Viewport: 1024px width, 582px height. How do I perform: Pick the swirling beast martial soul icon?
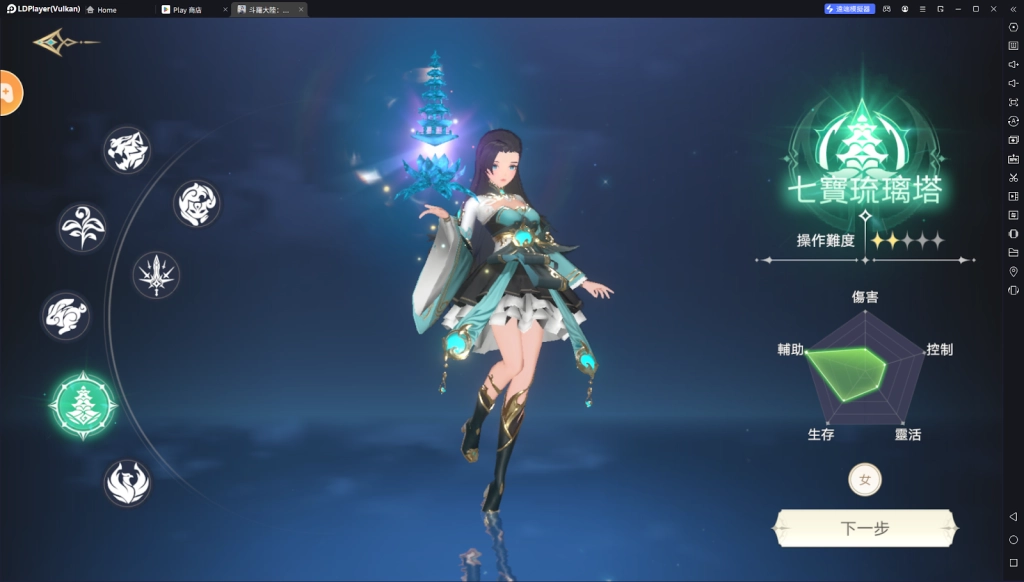196,203
